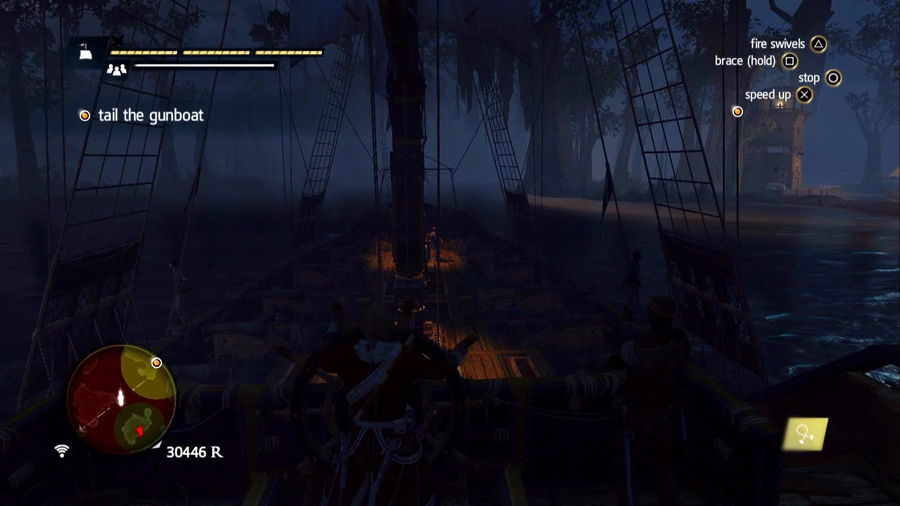Click the crew members icon

(x=117, y=68)
